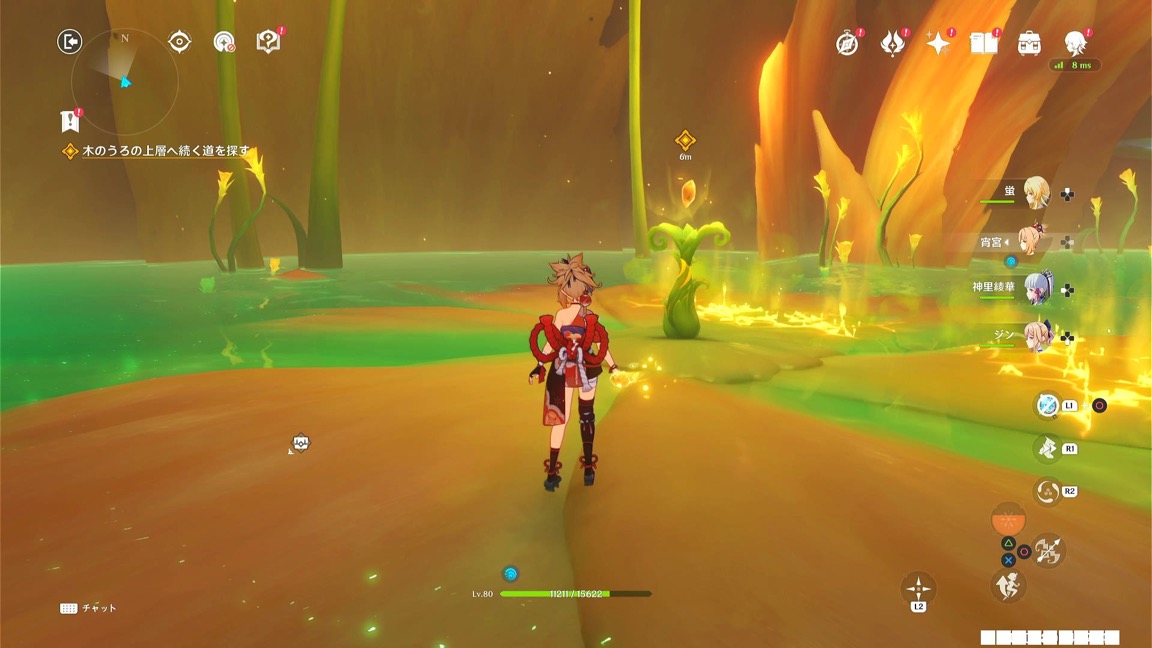Select the tracked quest objective text
The width and height of the screenshot is (1152, 648).
(165, 152)
